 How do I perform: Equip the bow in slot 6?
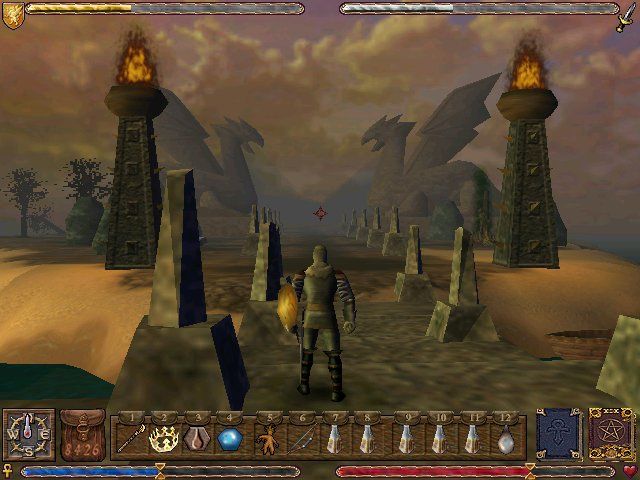pyautogui.click(x=301, y=438)
